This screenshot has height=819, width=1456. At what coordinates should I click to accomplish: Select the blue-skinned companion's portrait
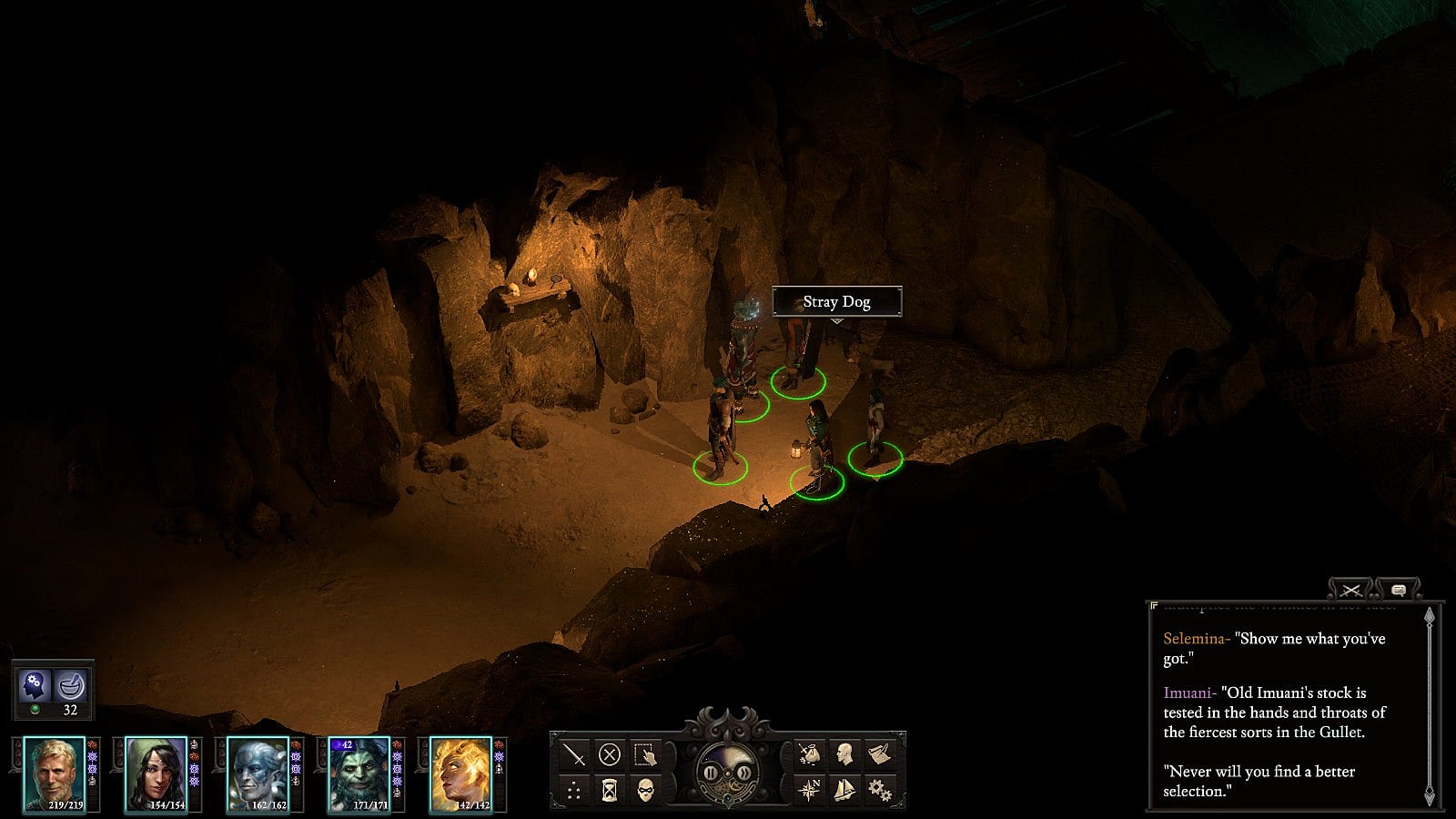coord(258,773)
